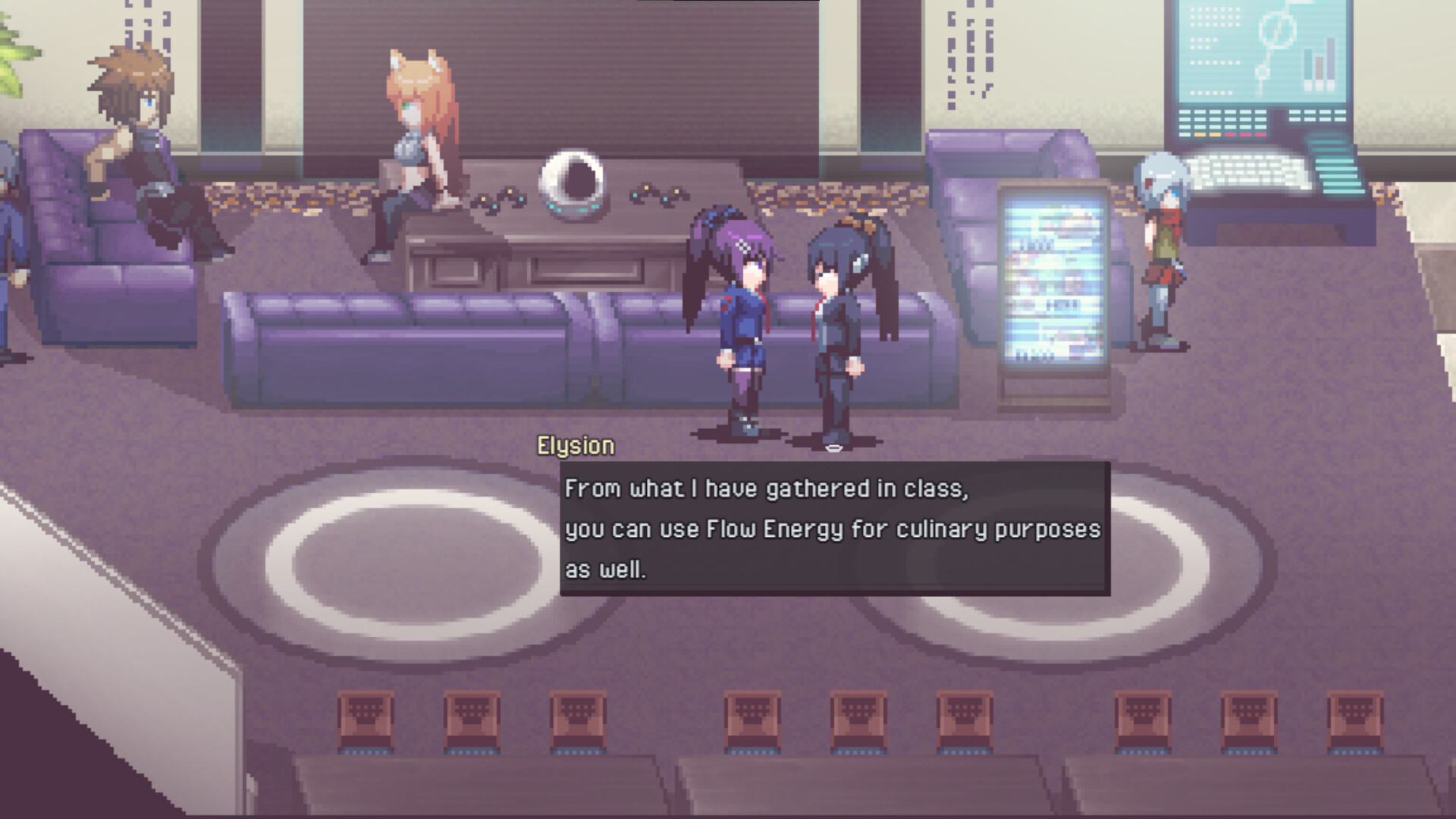The width and height of the screenshot is (1456, 819).
Task: Click the continue indicator under Elysion's sprite
Action: 834,449
